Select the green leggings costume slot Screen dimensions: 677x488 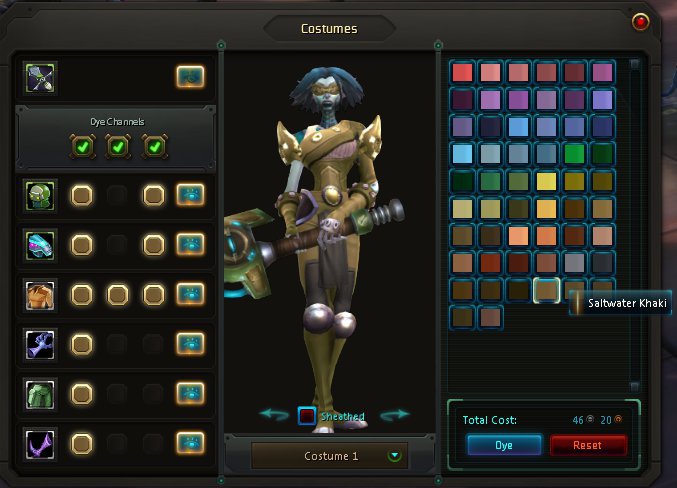pyautogui.click(x=42, y=393)
